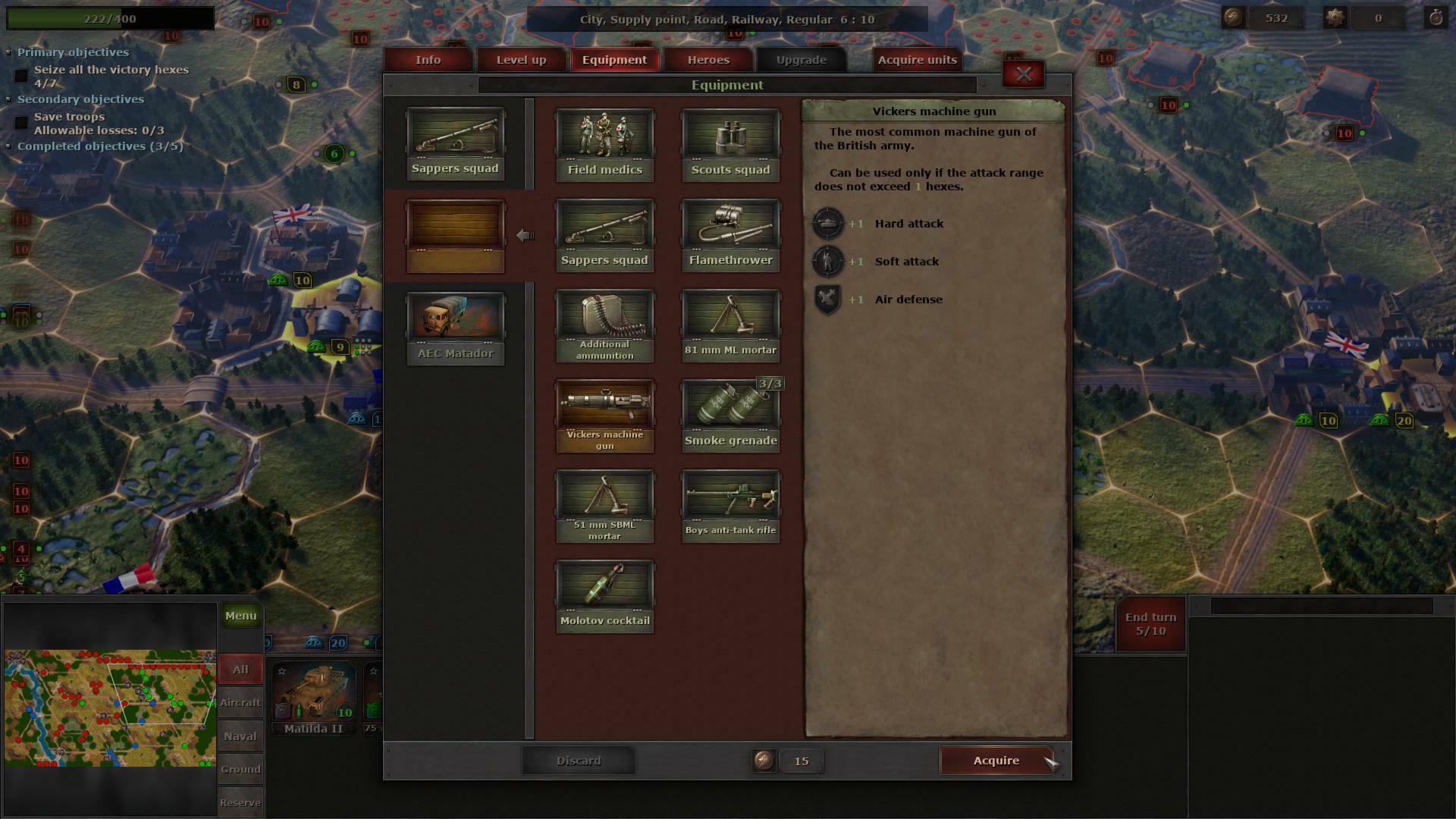
Task: Select the 81 mm ML mortar
Action: pyautogui.click(x=730, y=318)
